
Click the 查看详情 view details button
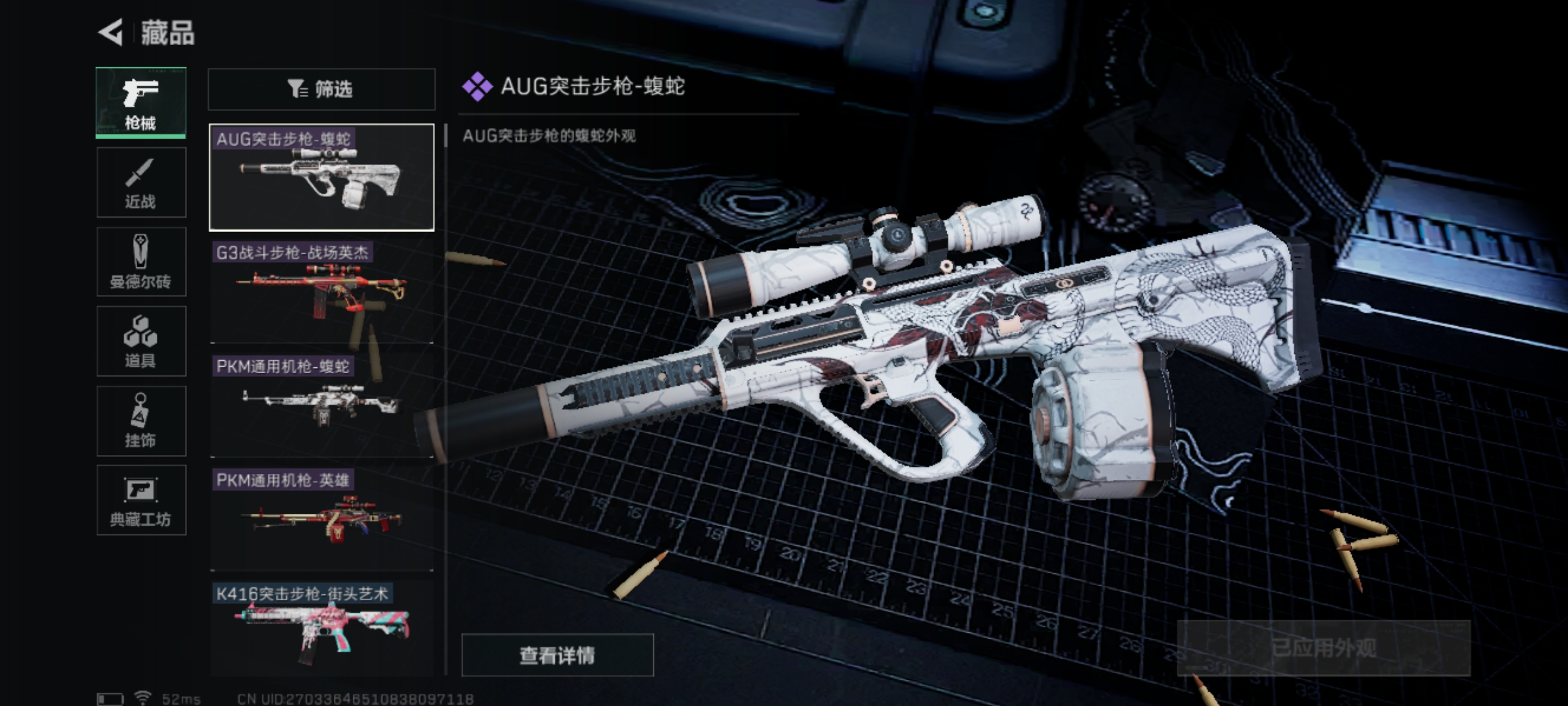[x=557, y=655]
